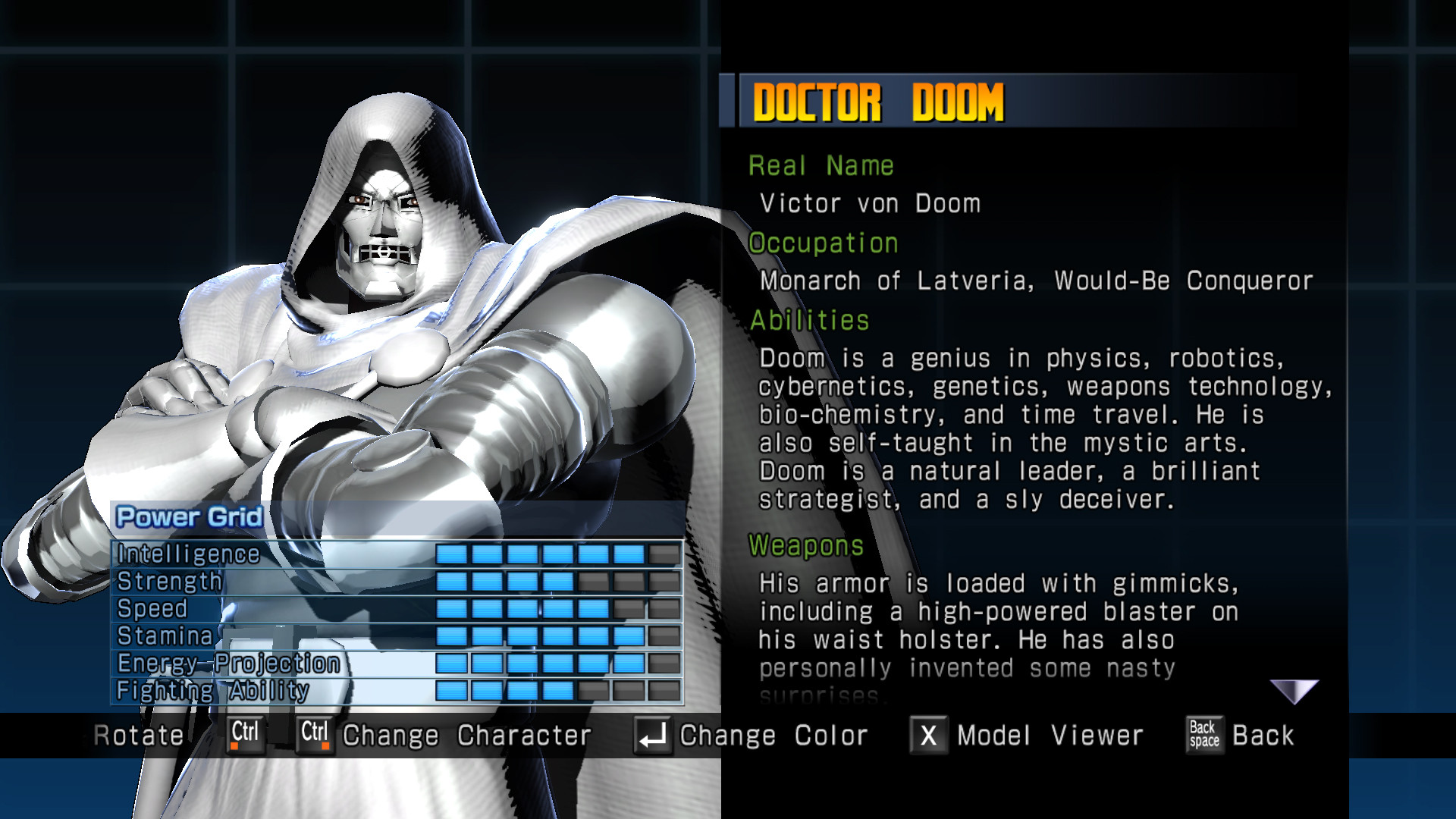
Task: Click the Ctrl key icon beside Rotate
Action: pyautogui.click(x=244, y=733)
